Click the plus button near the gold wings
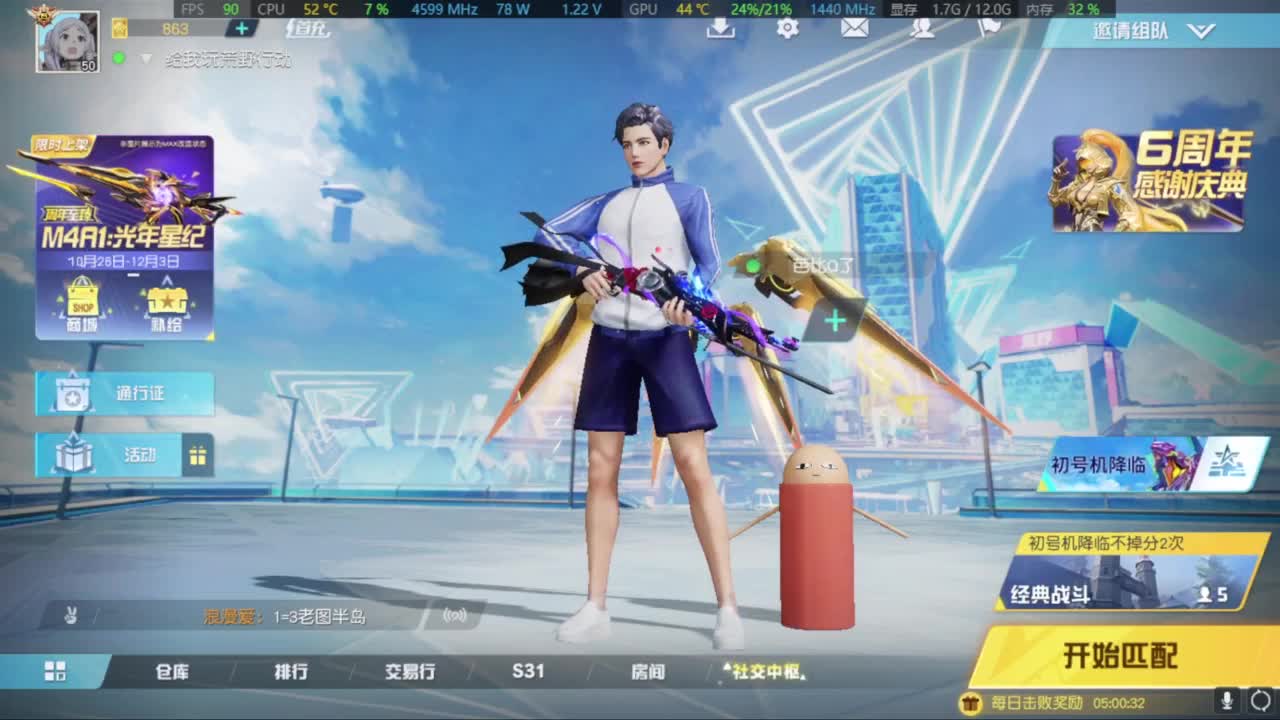 tap(833, 318)
